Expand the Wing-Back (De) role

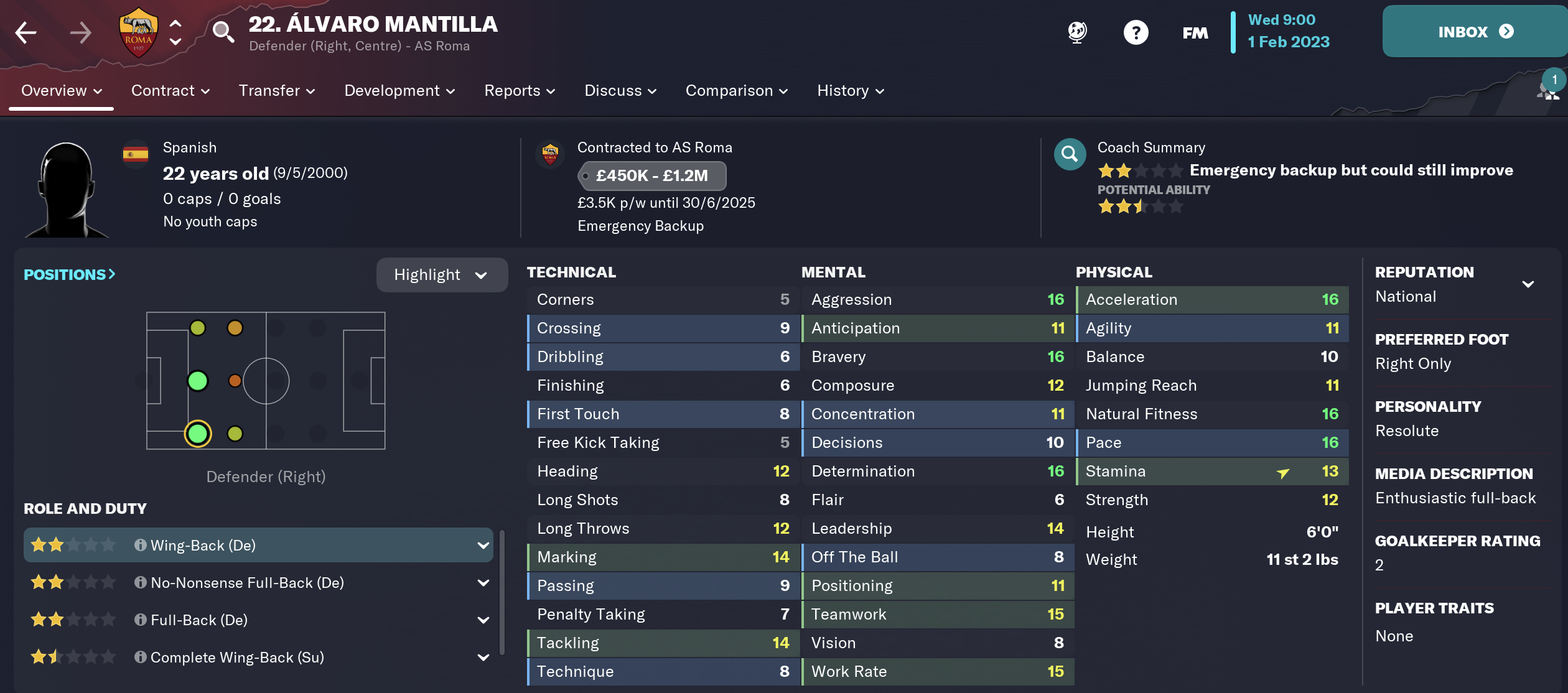coord(483,546)
